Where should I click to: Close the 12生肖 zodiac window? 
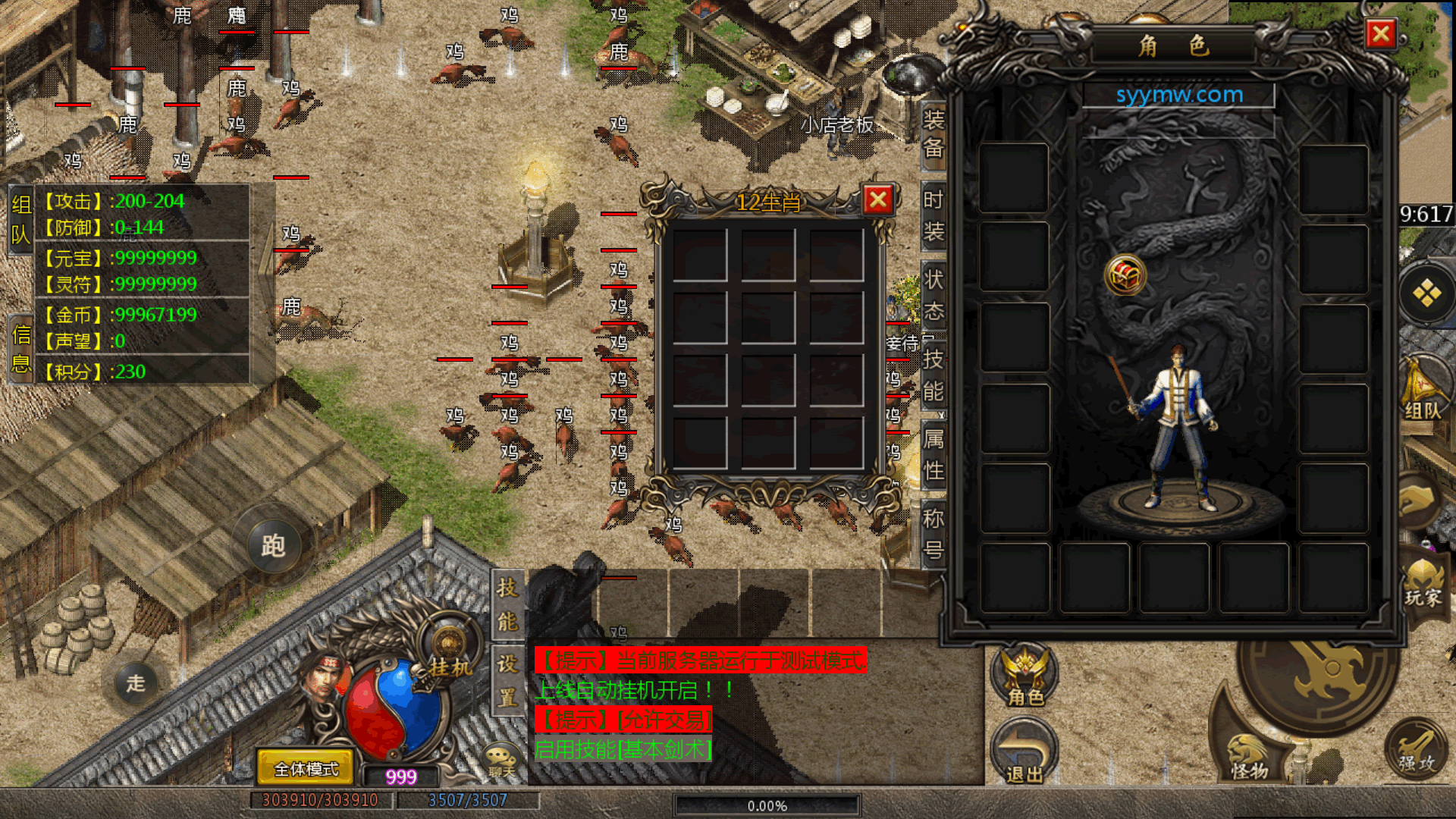(877, 200)
